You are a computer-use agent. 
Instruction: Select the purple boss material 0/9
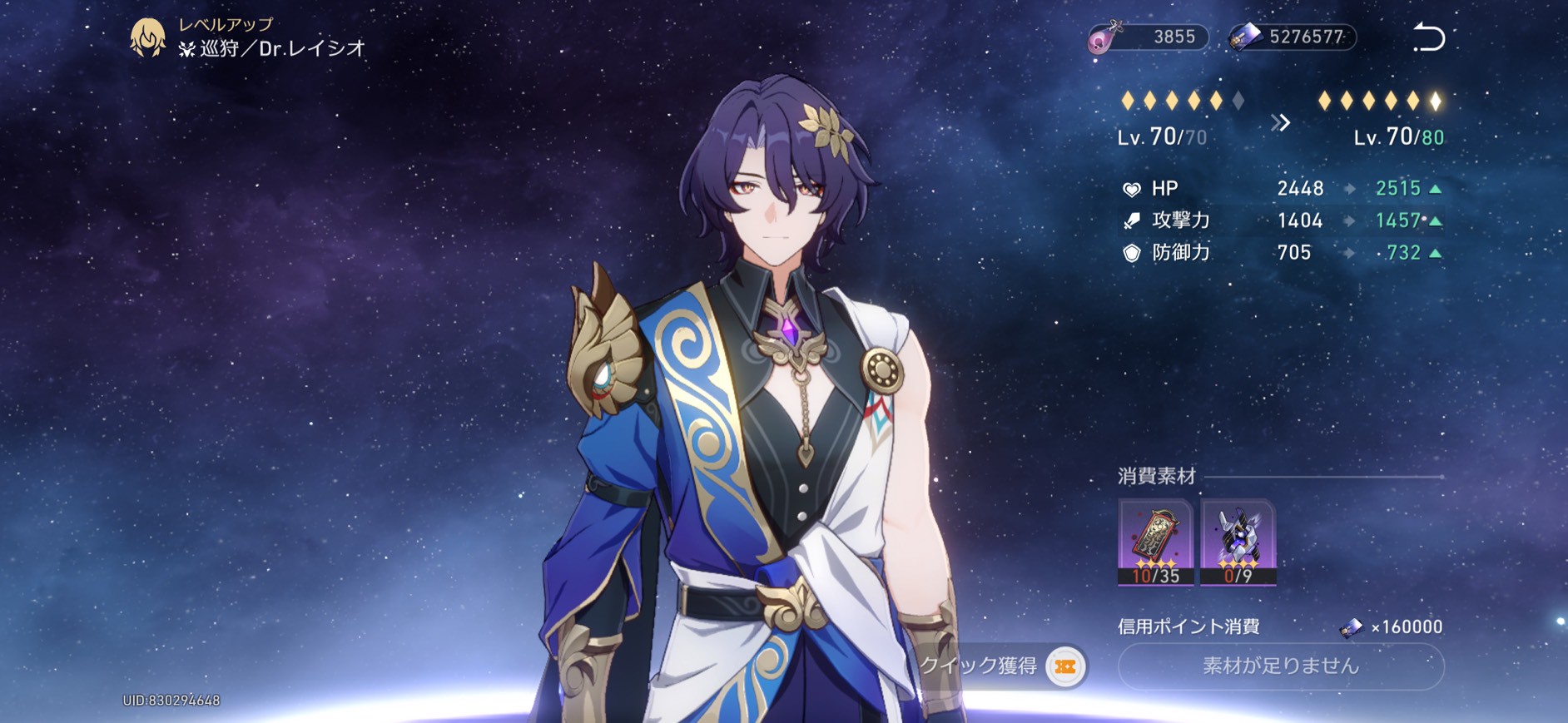(x=1238, y=542)
